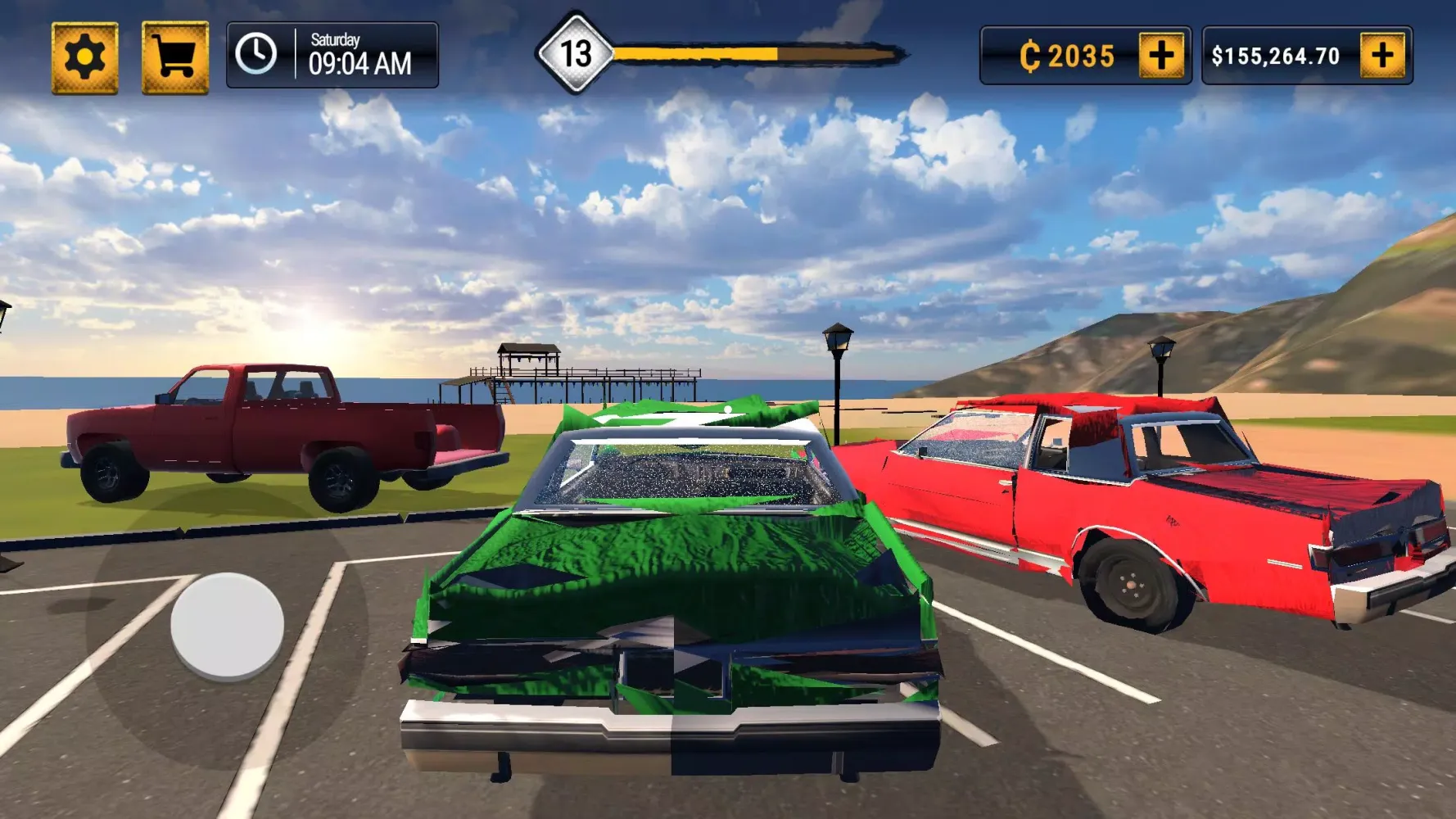Click the clock time-skip panel
The width and height of the screenshot is (1456, 819).
pyautogui.click(x=332, y=56)
